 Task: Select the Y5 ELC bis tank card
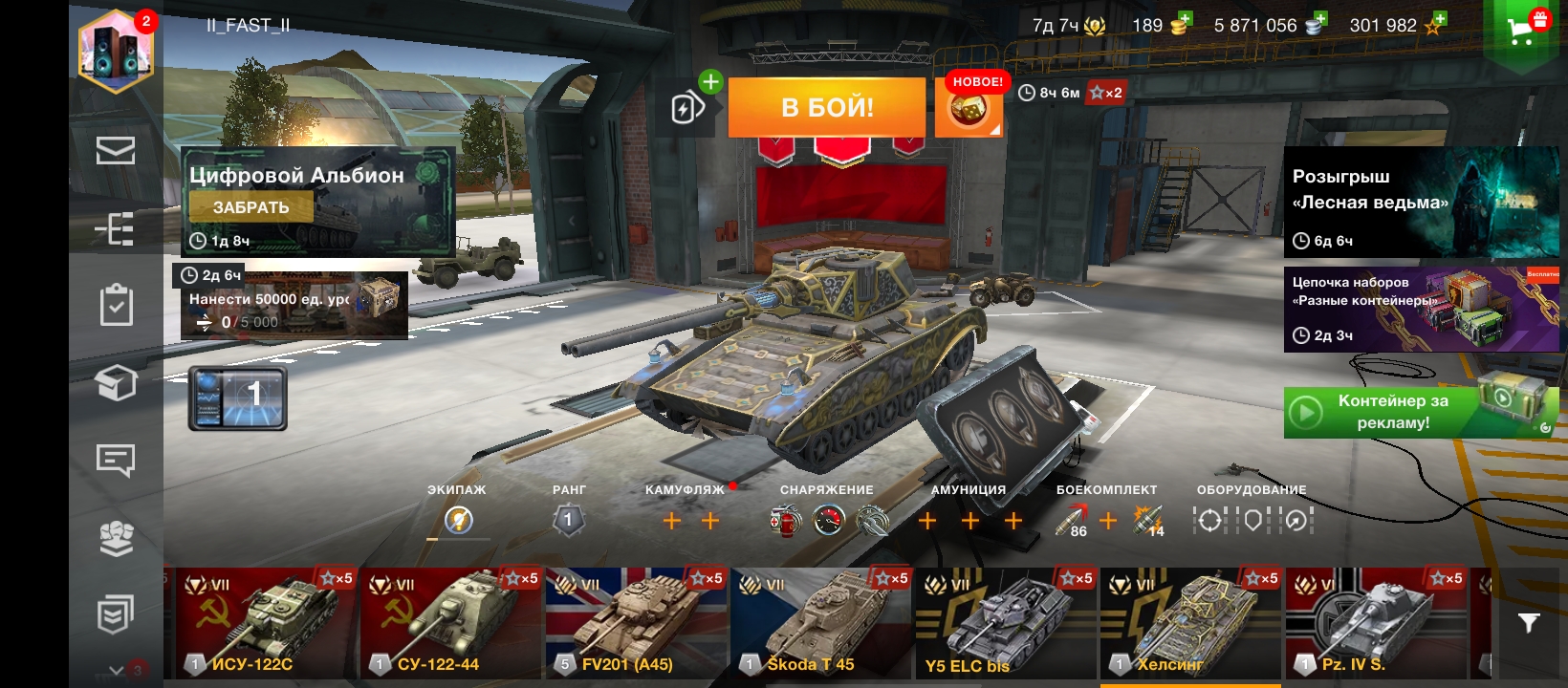pyautogui.click(x=1004, y=623)
